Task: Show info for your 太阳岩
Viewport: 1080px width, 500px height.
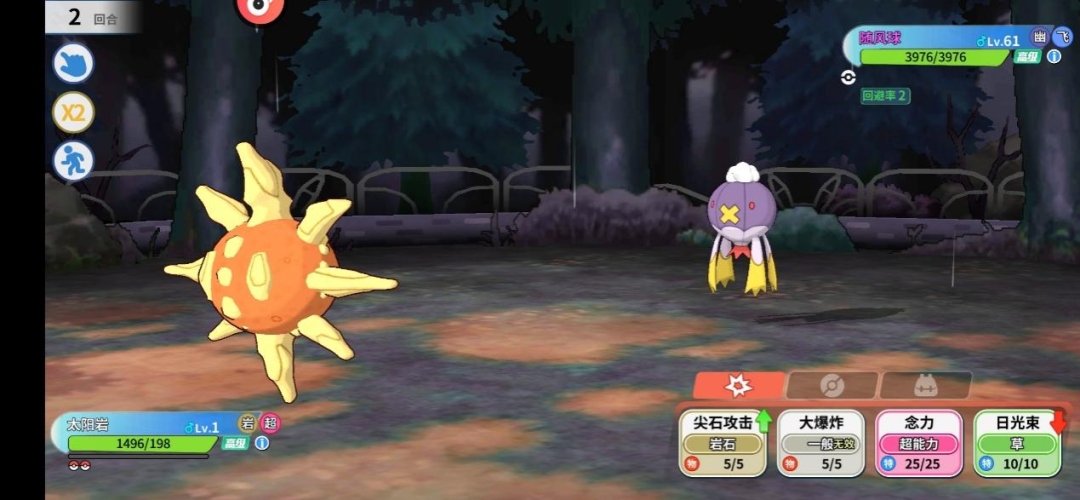Action: coord(262,443)
